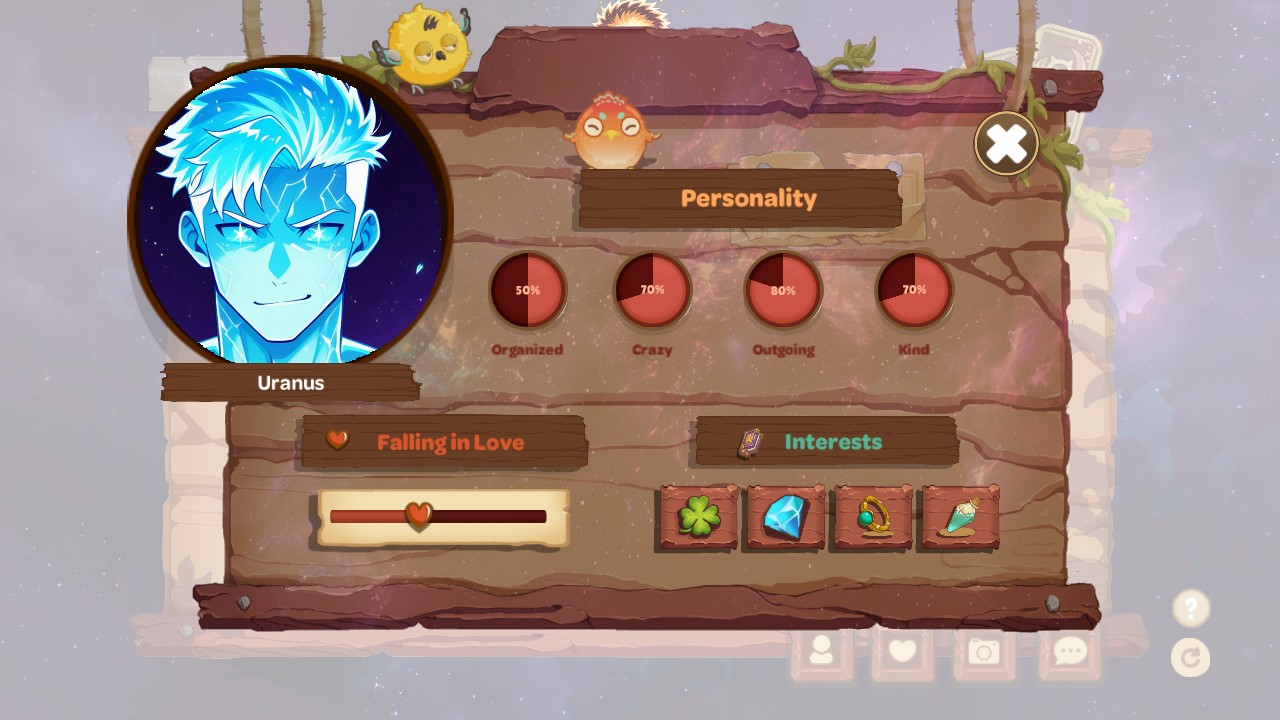The width and height of the screenshot is (1280, 720).
Task: Select the Organized 50% pie chart
Action: [528, 290]
